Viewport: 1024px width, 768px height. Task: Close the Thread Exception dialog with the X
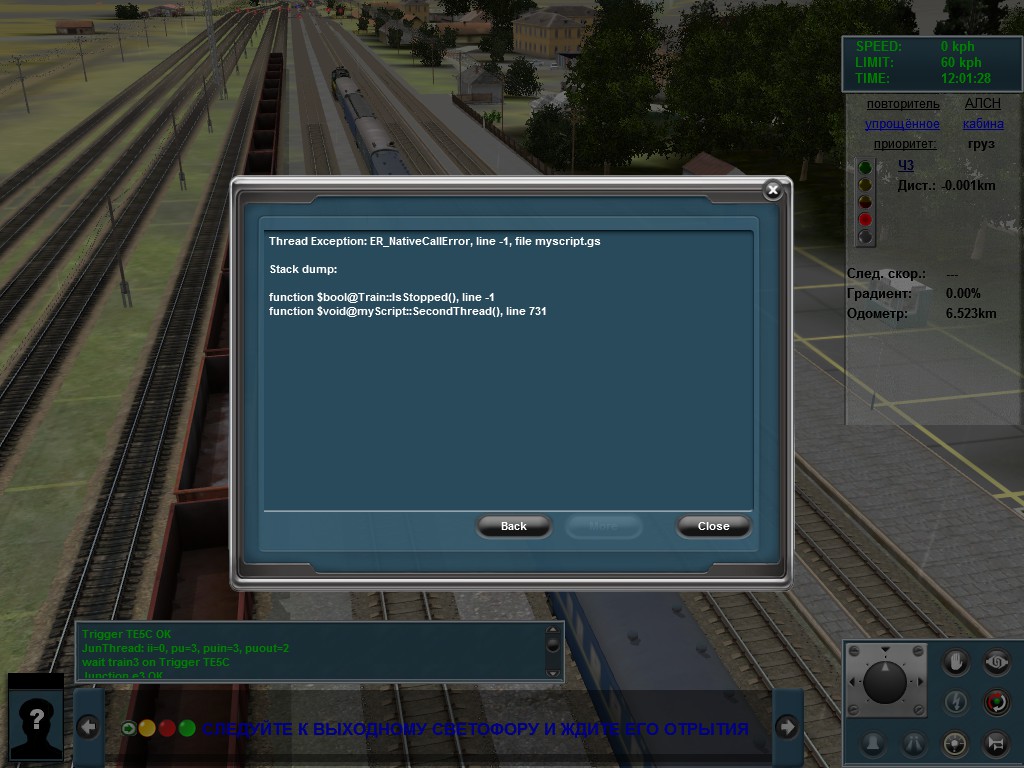(x=772, y=190)
